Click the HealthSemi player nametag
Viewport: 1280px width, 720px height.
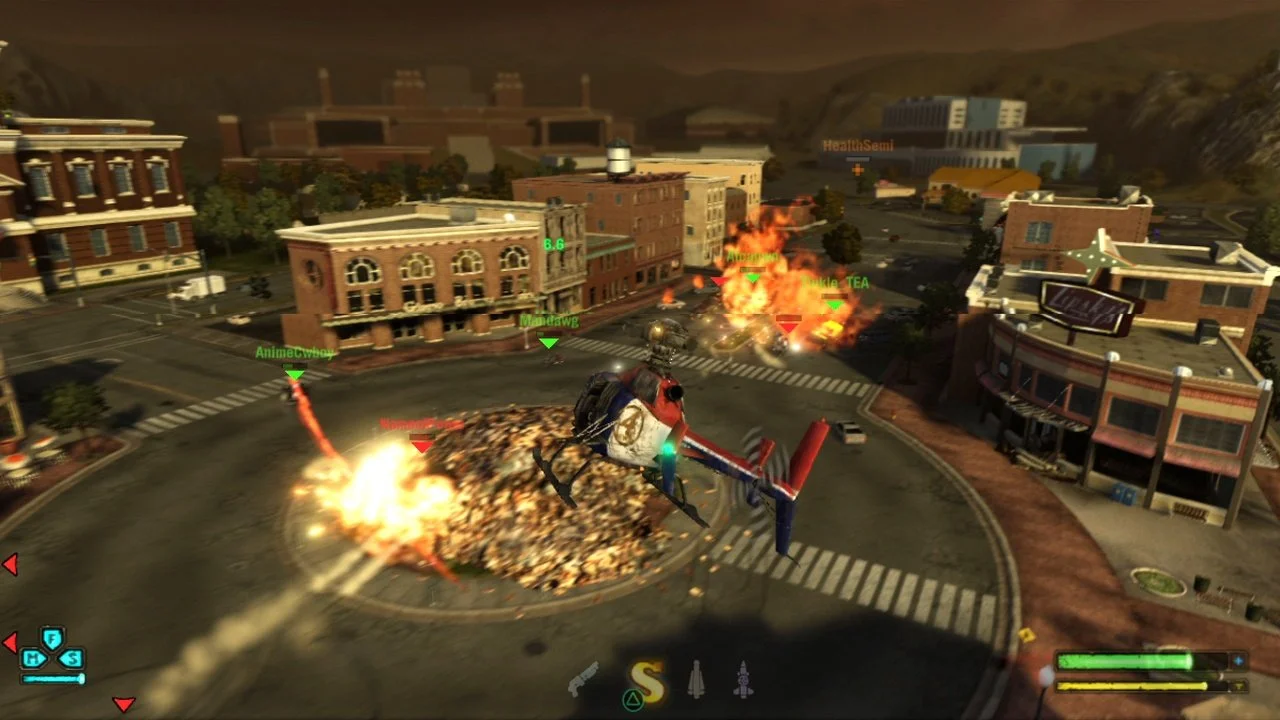857,145
